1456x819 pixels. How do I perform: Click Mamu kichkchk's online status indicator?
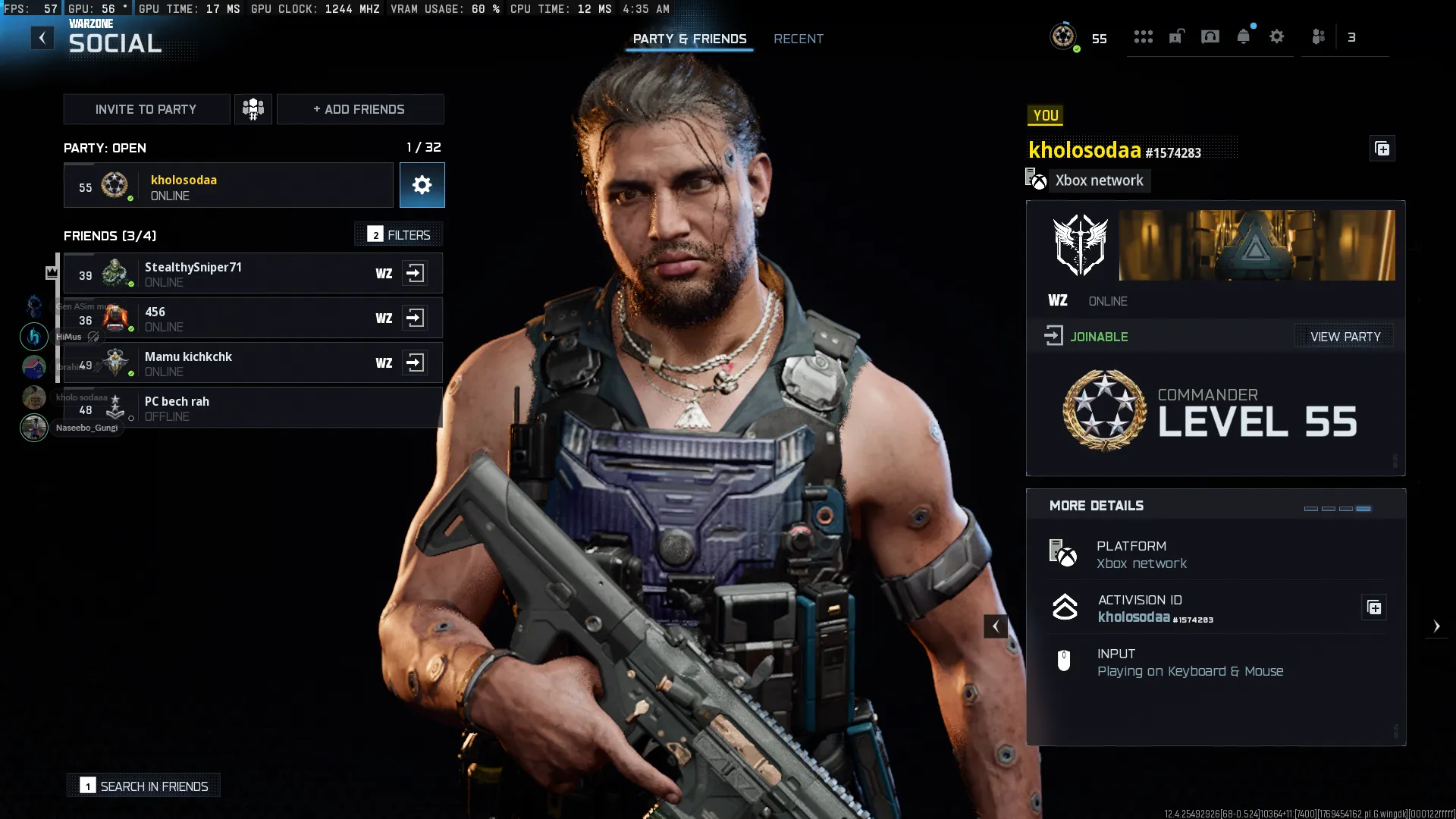point(131,374)
